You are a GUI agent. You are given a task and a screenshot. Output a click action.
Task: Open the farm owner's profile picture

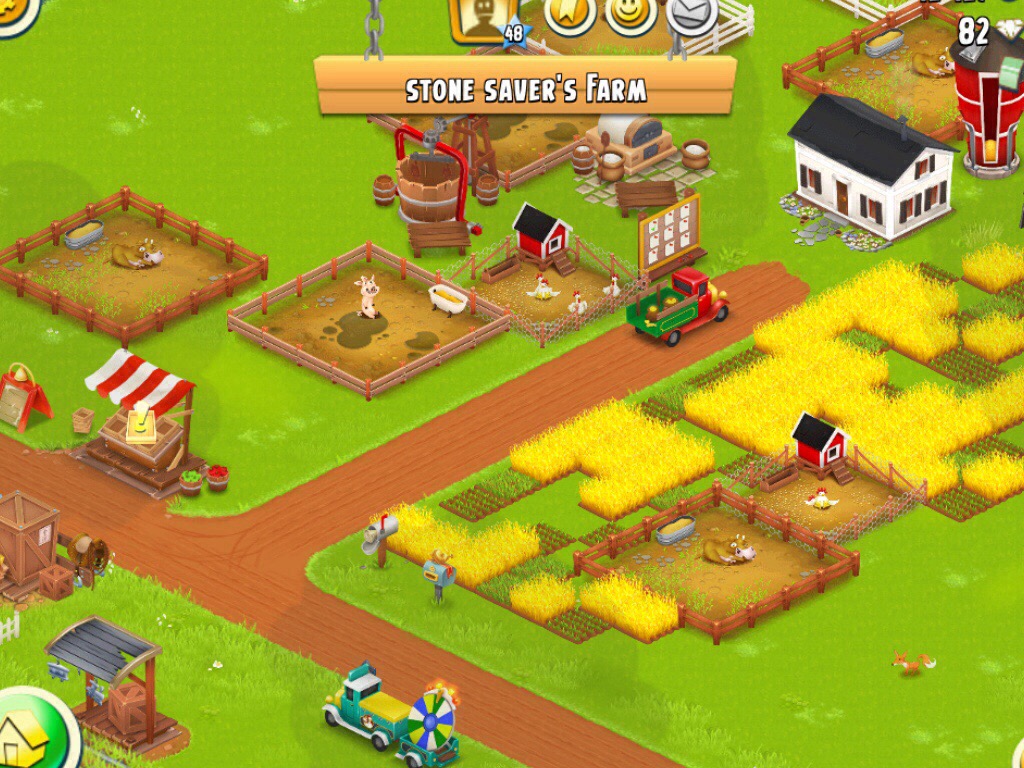point(484,14)
